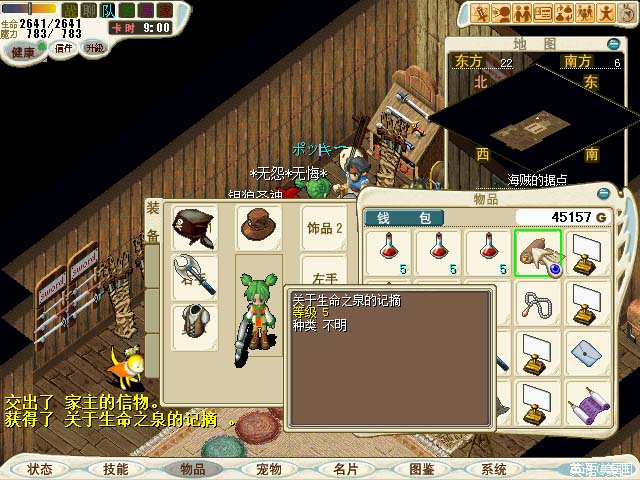The image size is (640, 480).
Task: Select the rope whip item
Action: click(x=538, y=302)
